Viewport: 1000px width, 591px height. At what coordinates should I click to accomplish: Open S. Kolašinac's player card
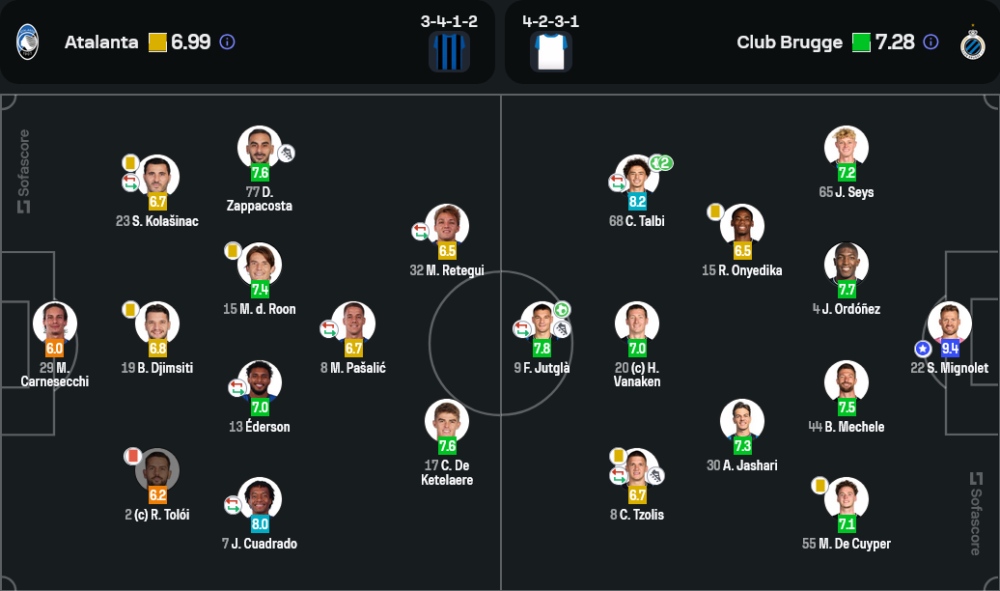tap(158, 176)
